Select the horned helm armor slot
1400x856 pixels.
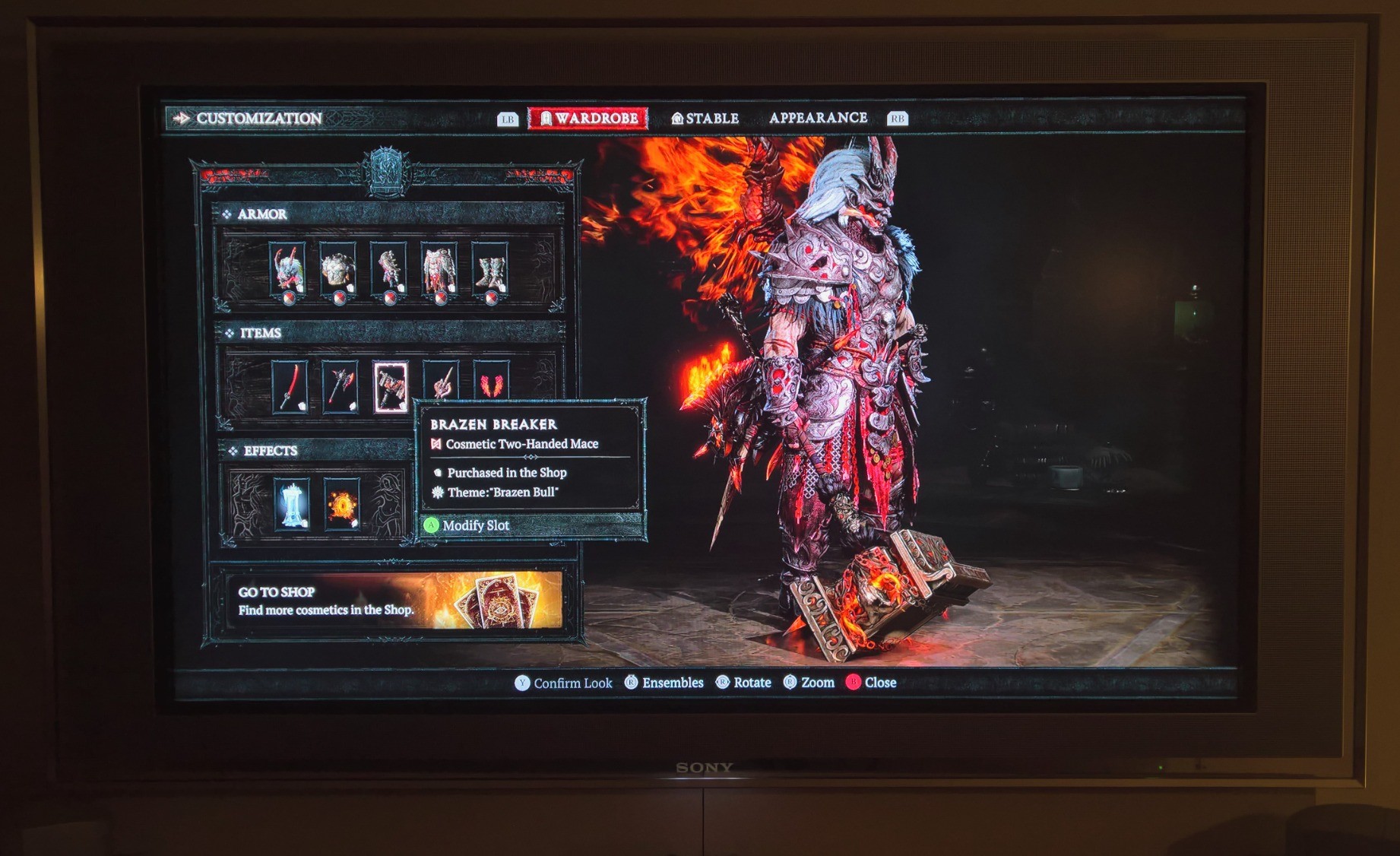pyautogui.click(x=287, y=270)
